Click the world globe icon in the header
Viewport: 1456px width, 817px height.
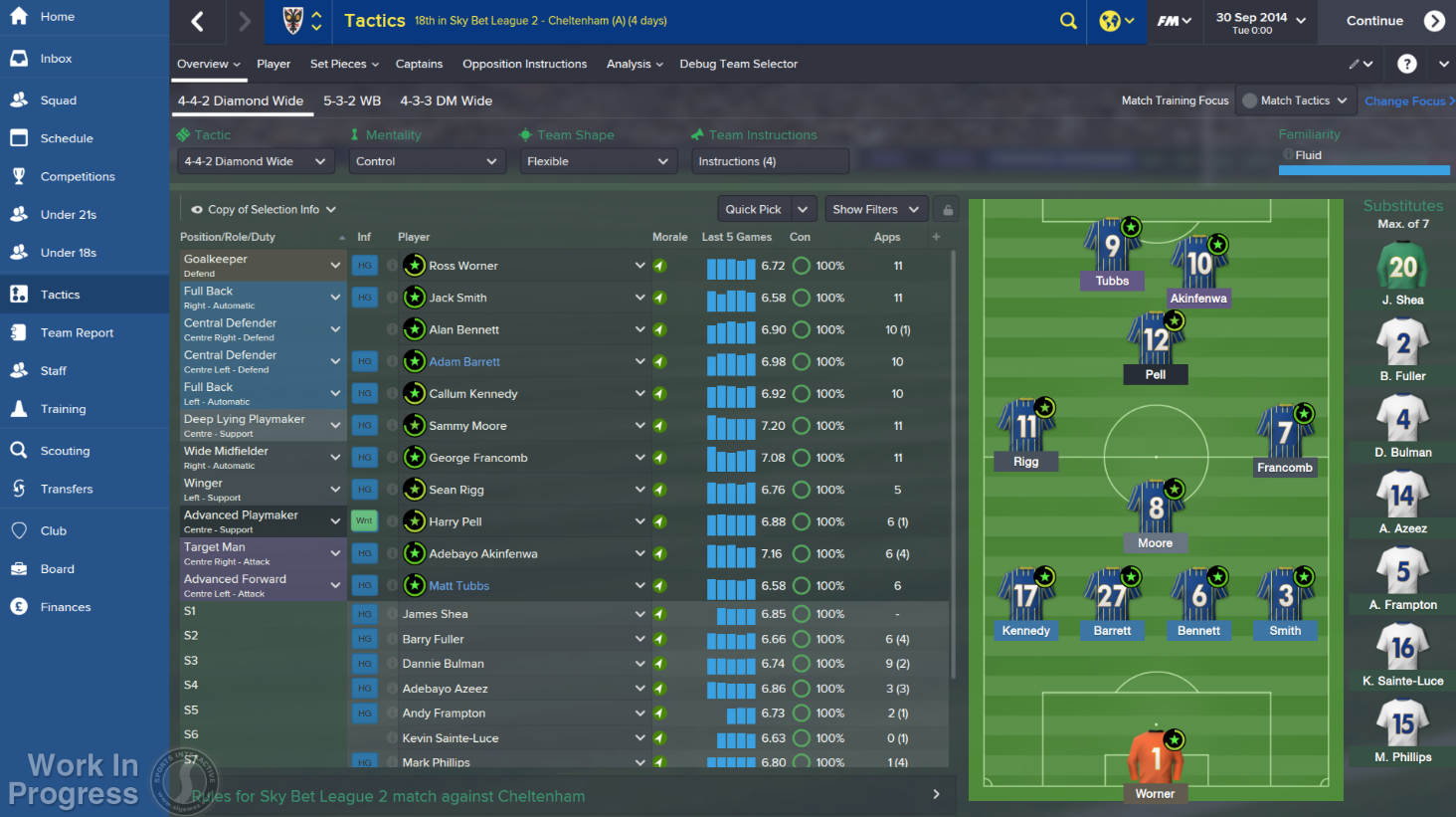click(x=1112, y=20)
